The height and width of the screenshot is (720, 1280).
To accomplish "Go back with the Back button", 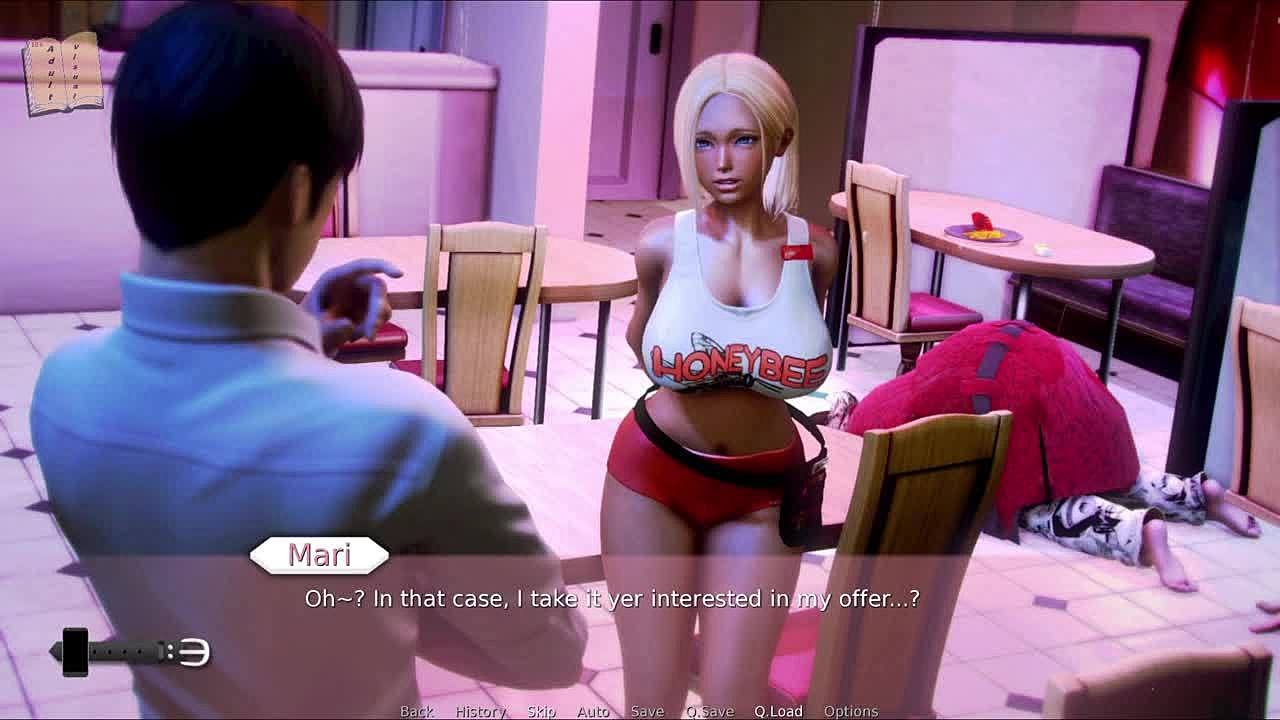I will pyautogui.click(x=417, y=711).
